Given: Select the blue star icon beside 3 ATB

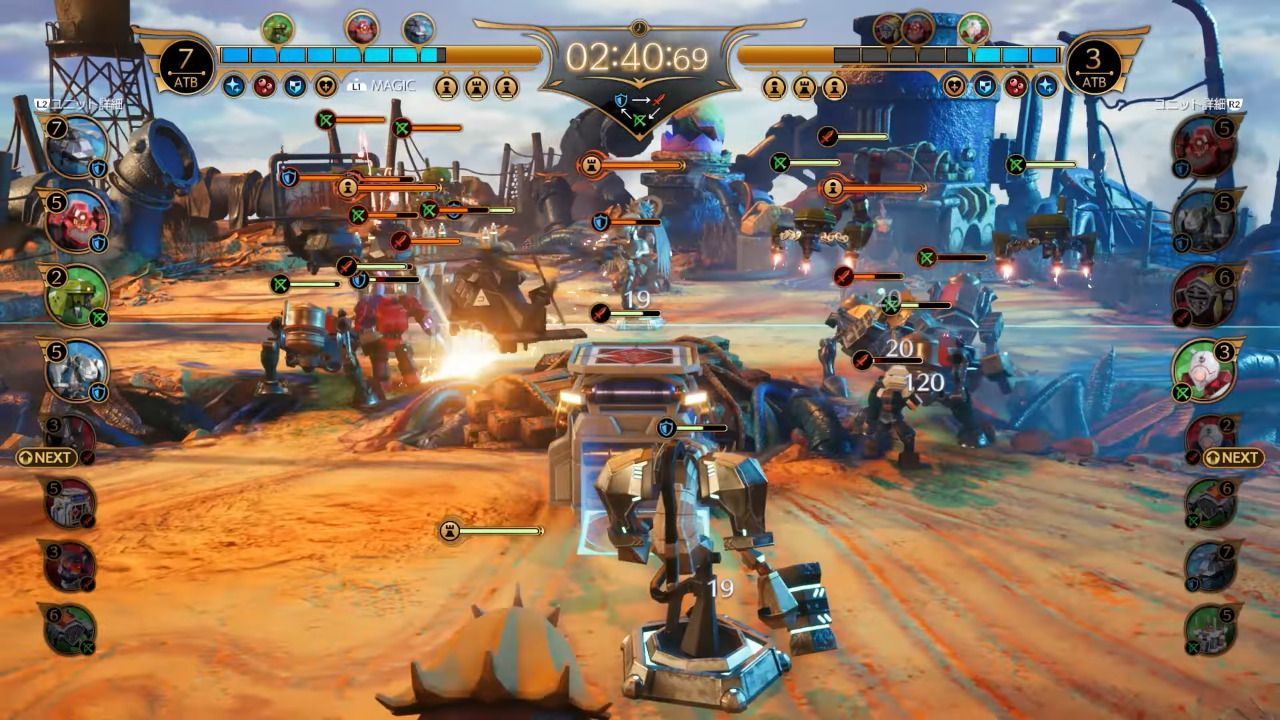Looking at the screenshot, I should click(1047, 86).
